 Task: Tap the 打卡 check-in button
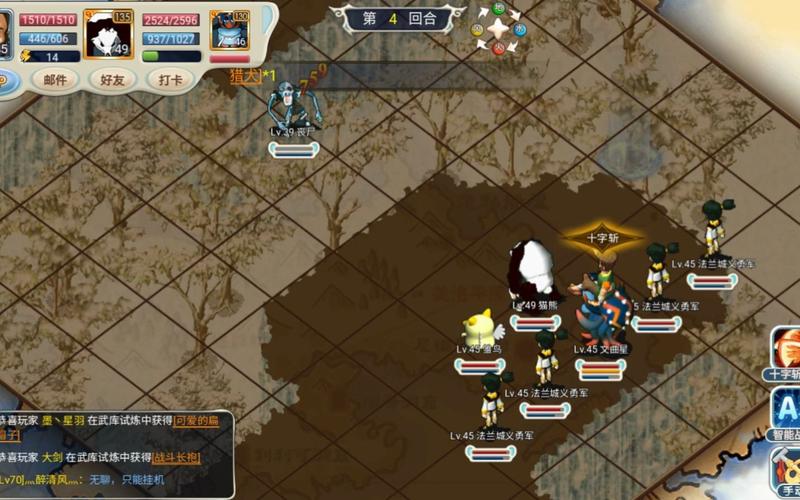coord(170,80)
